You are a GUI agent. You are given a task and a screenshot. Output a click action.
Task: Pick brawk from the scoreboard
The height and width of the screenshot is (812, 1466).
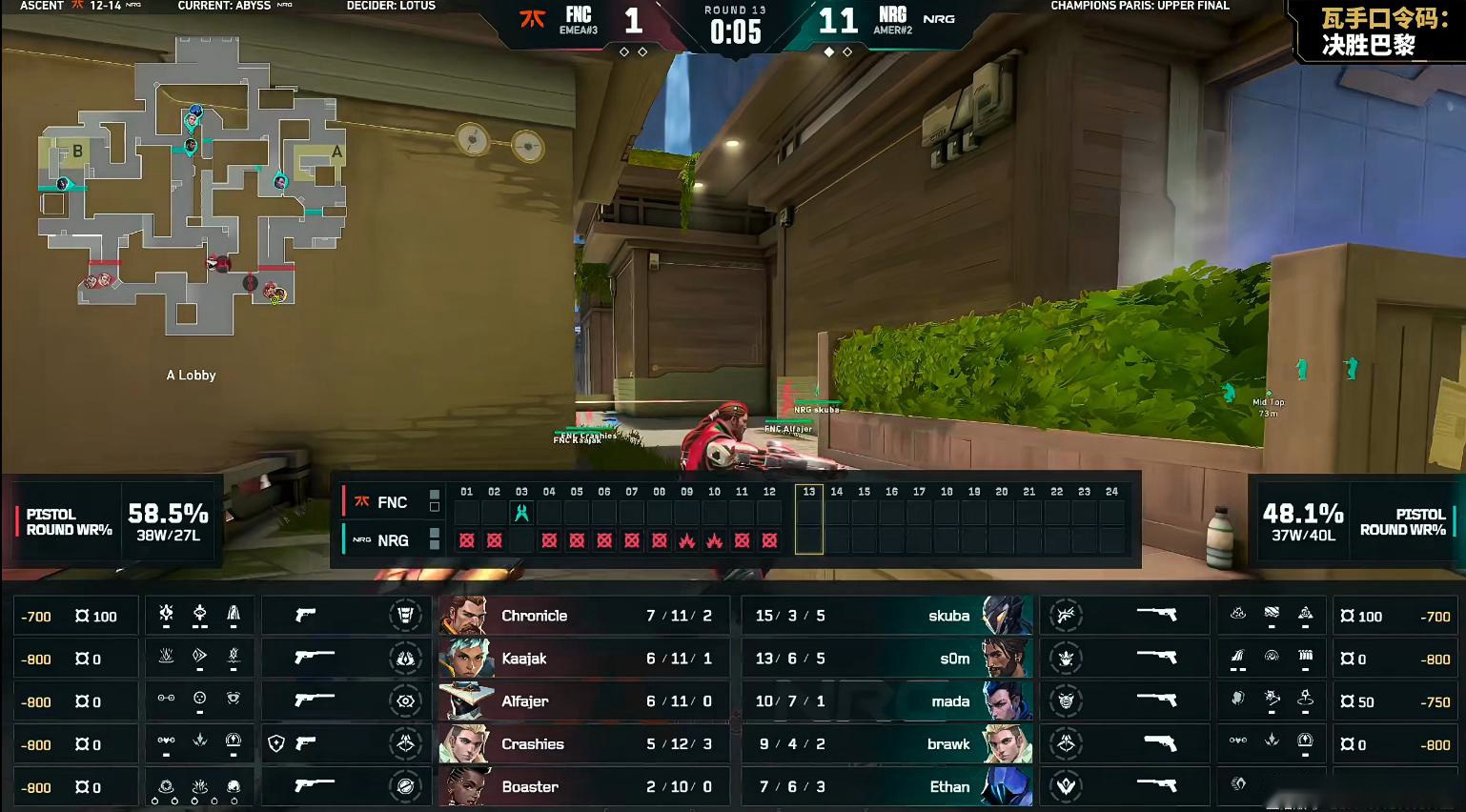(x=886, y=744)
